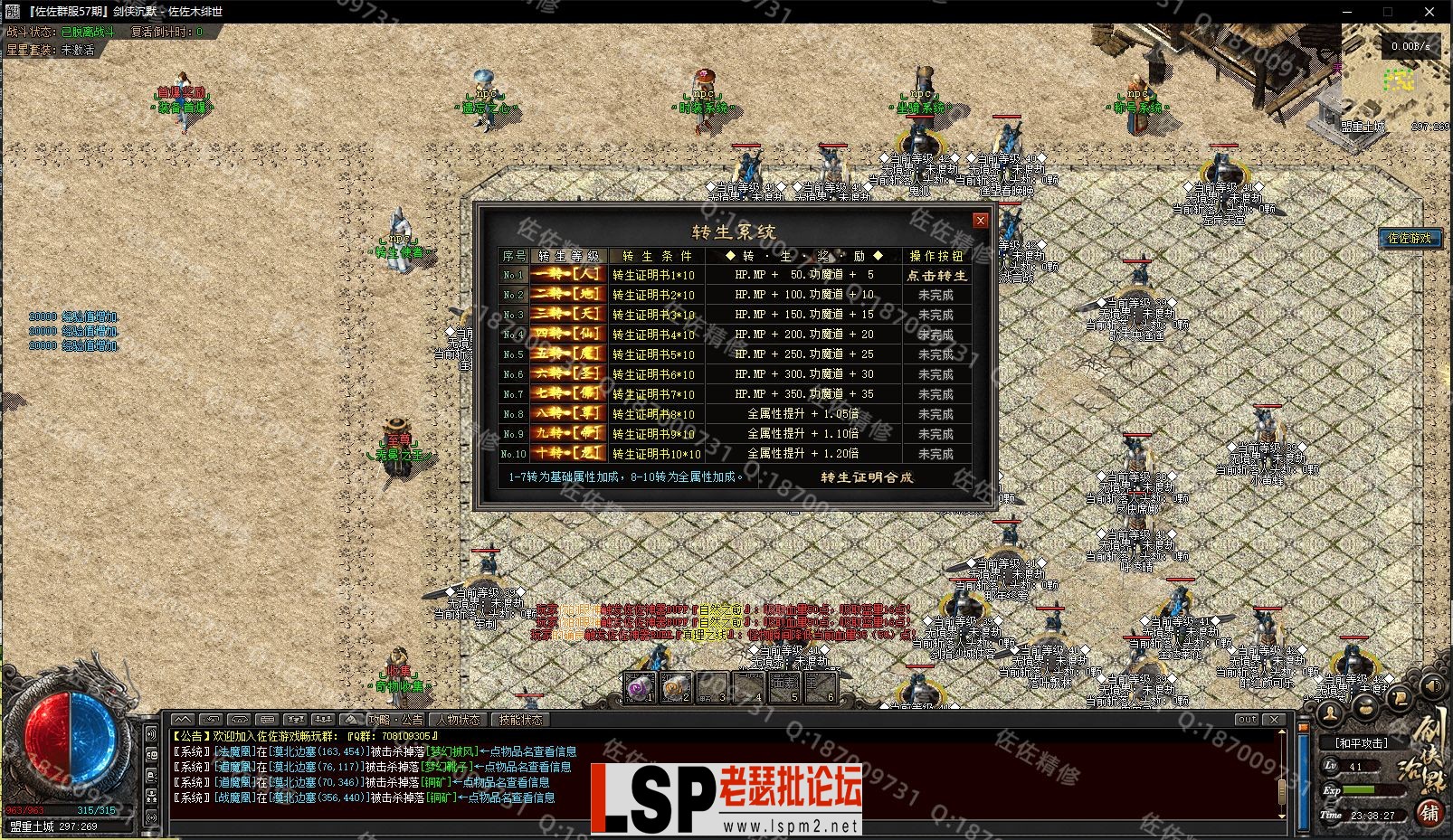1453x840 pixels.
Task: Click the 点击转生 rebirth button
Action: (936, 275)
